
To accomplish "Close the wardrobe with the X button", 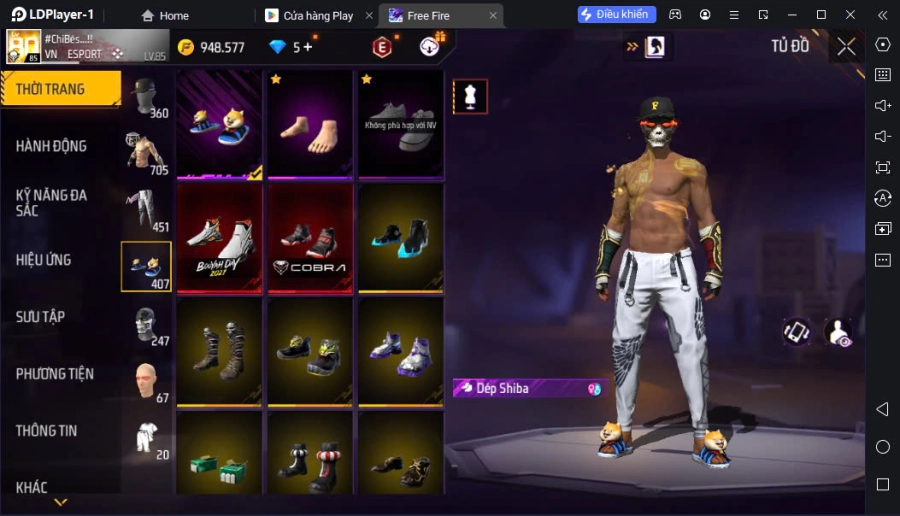I will click(x=846, y=46).
